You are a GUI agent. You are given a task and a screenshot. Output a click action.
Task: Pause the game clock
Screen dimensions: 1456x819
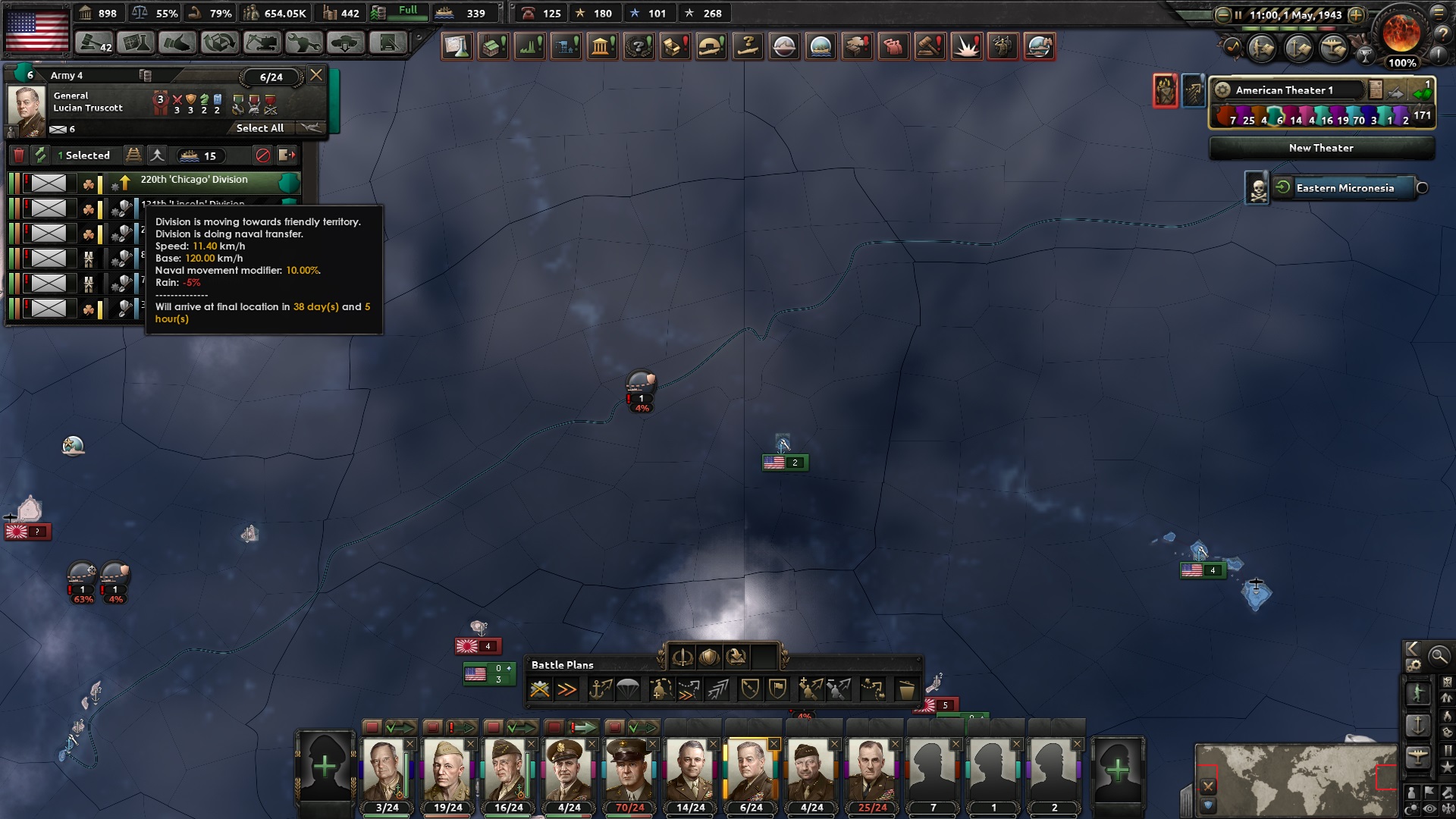[1239, 13]
